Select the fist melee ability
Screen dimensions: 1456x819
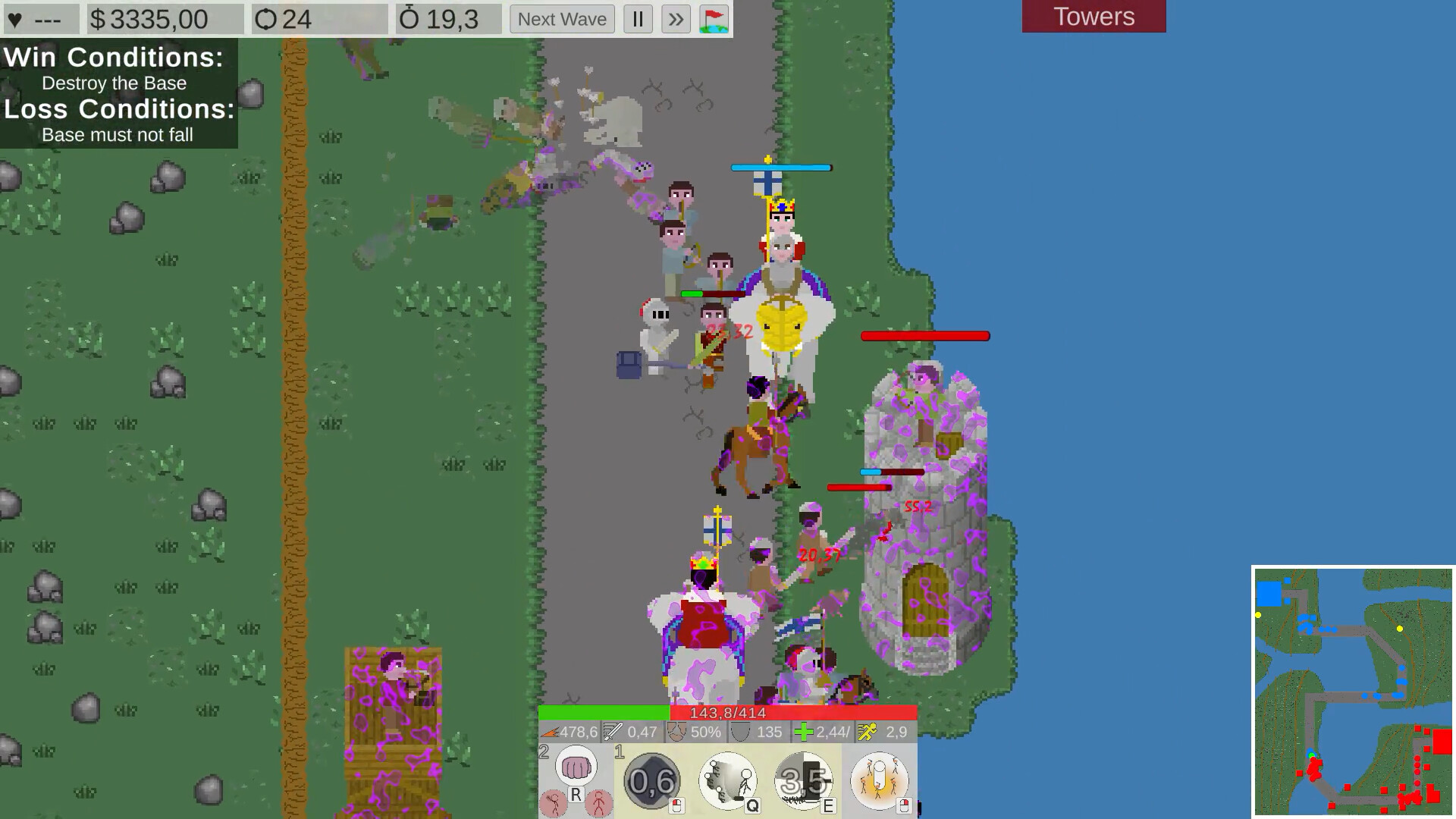tap(576, 766)
